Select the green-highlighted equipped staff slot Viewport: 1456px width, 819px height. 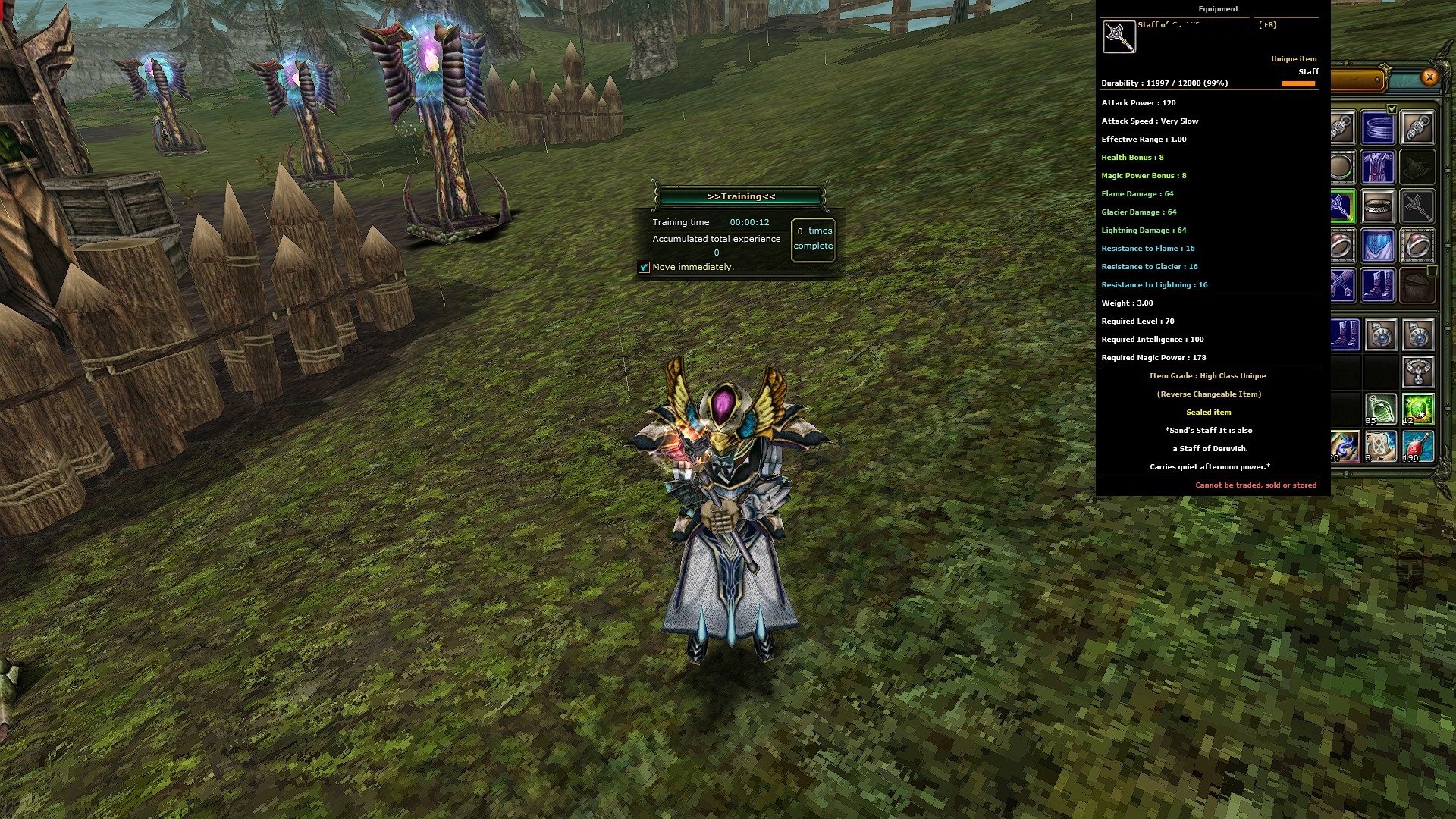1342,206
